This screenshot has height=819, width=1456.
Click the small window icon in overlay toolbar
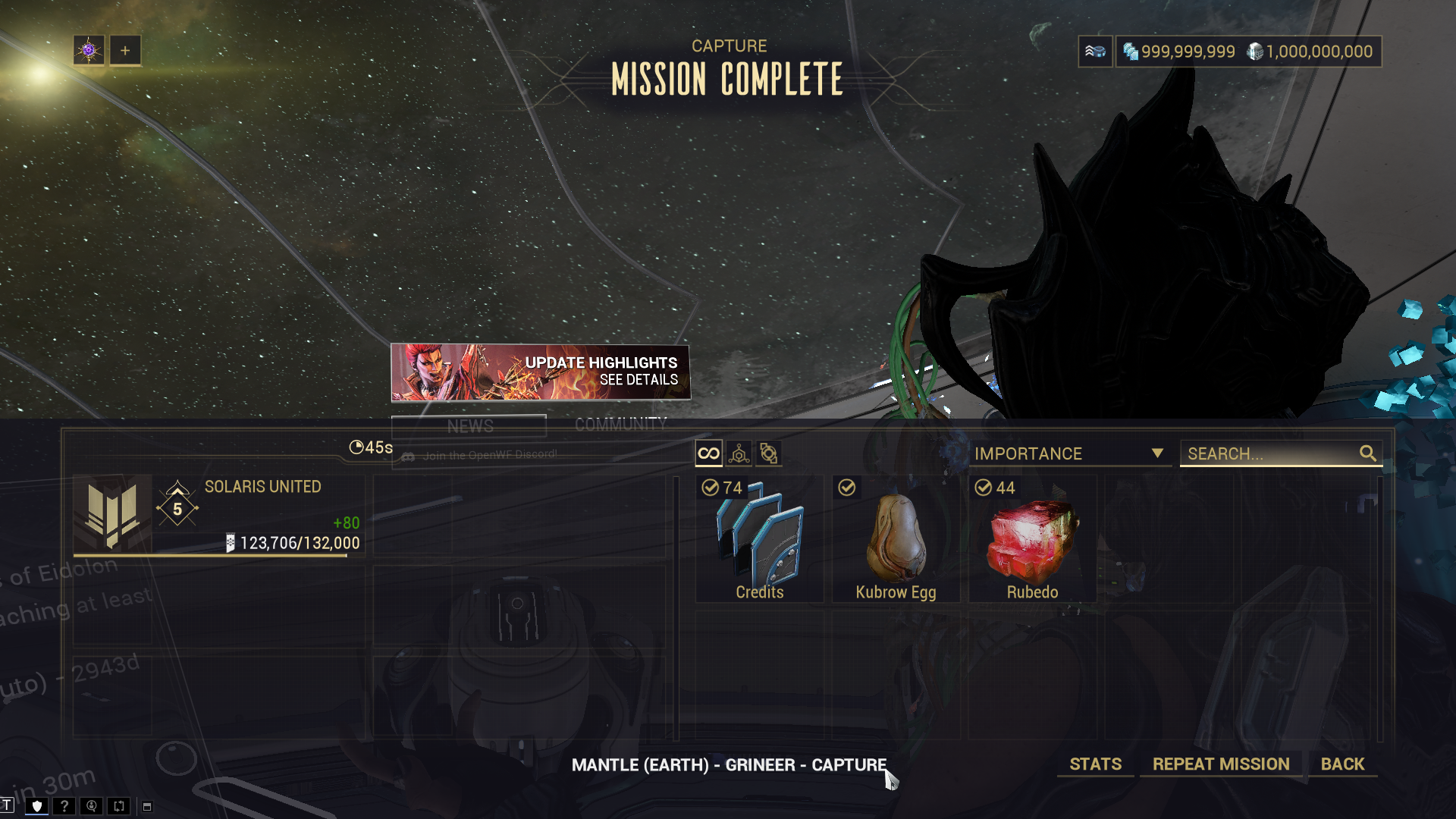click(x=147, y=807)
